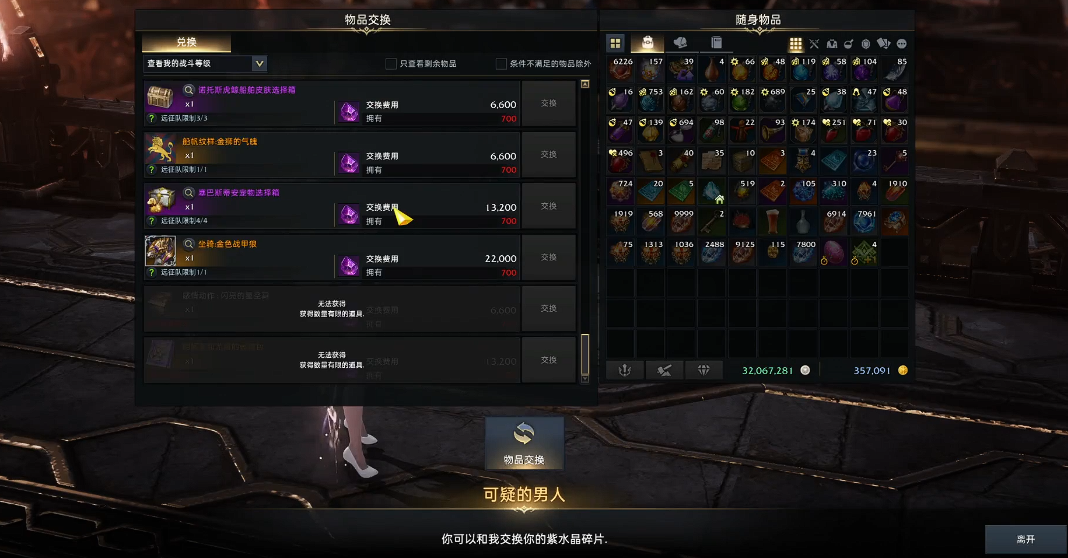Click the scroll-down arrow of exchange list

click(584, 377)
